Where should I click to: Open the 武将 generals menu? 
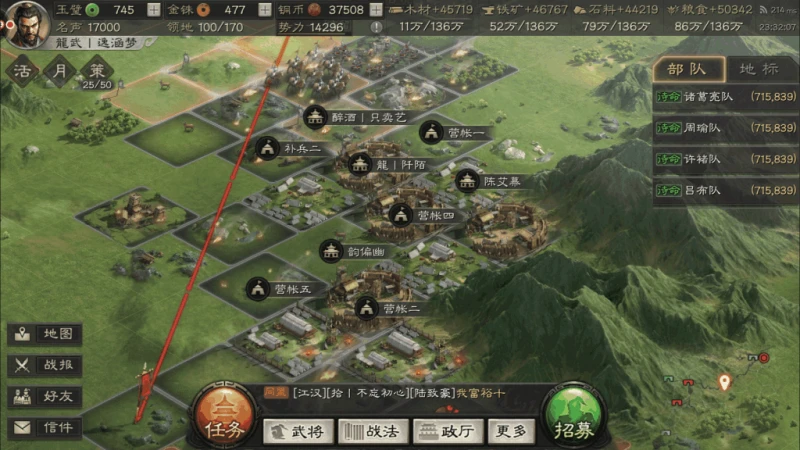298,431
